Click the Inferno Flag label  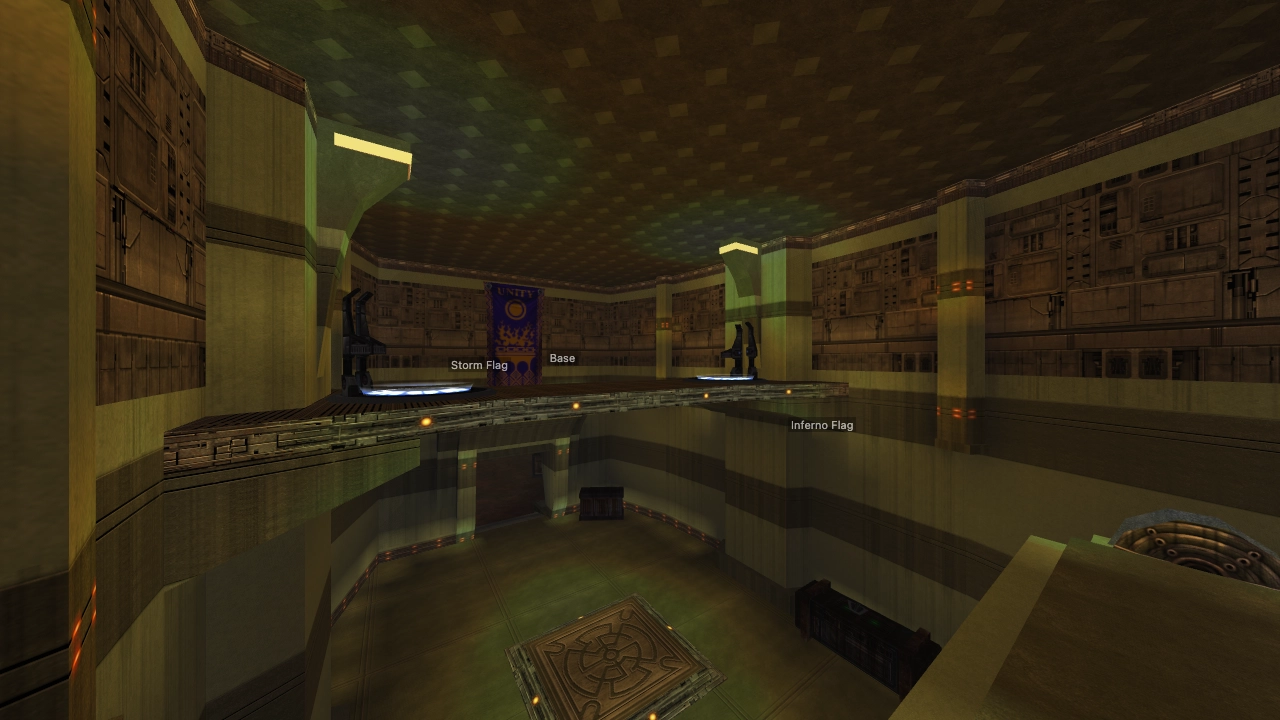click(820, 425)
